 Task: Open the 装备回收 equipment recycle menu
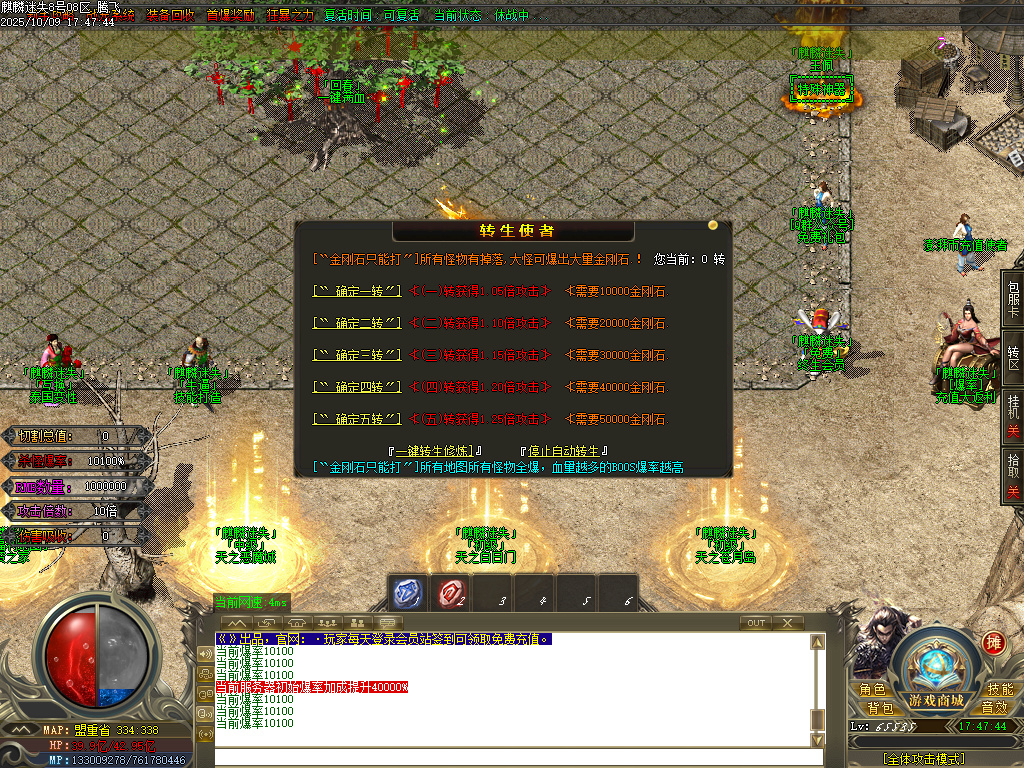point(171,16)
